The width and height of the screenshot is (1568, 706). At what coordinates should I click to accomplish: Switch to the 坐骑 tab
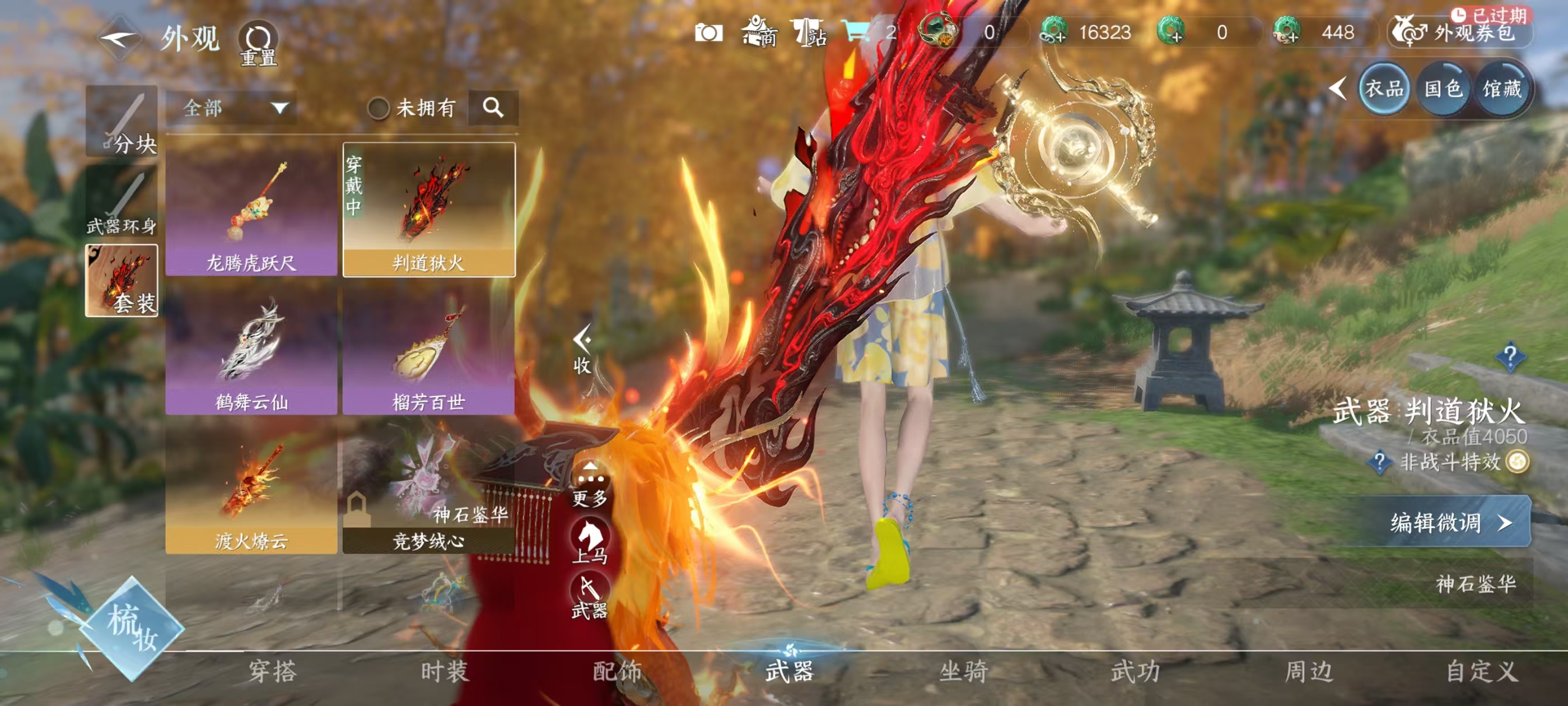(964, 671)
